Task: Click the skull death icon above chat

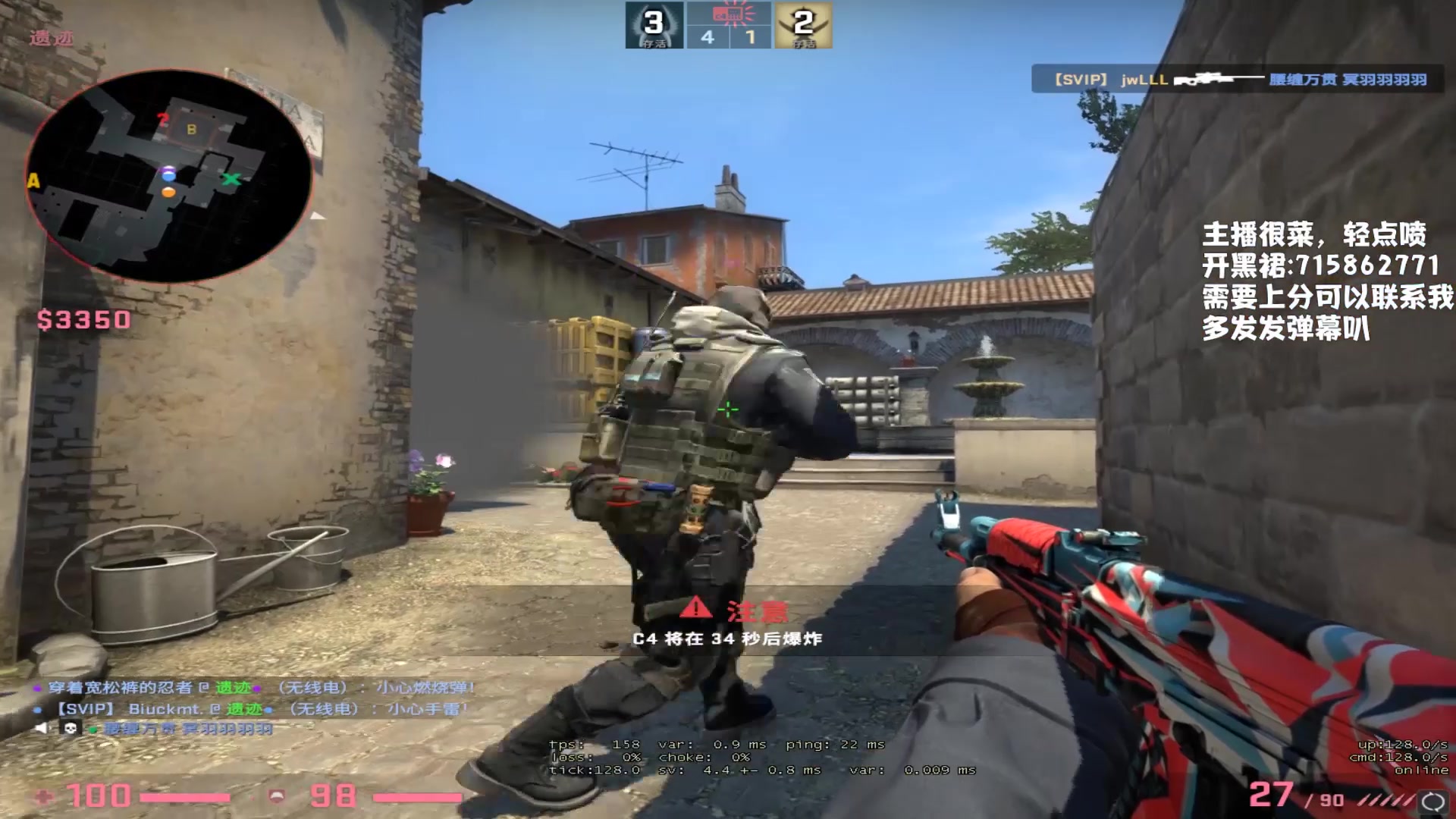Action: coord(69,728)
